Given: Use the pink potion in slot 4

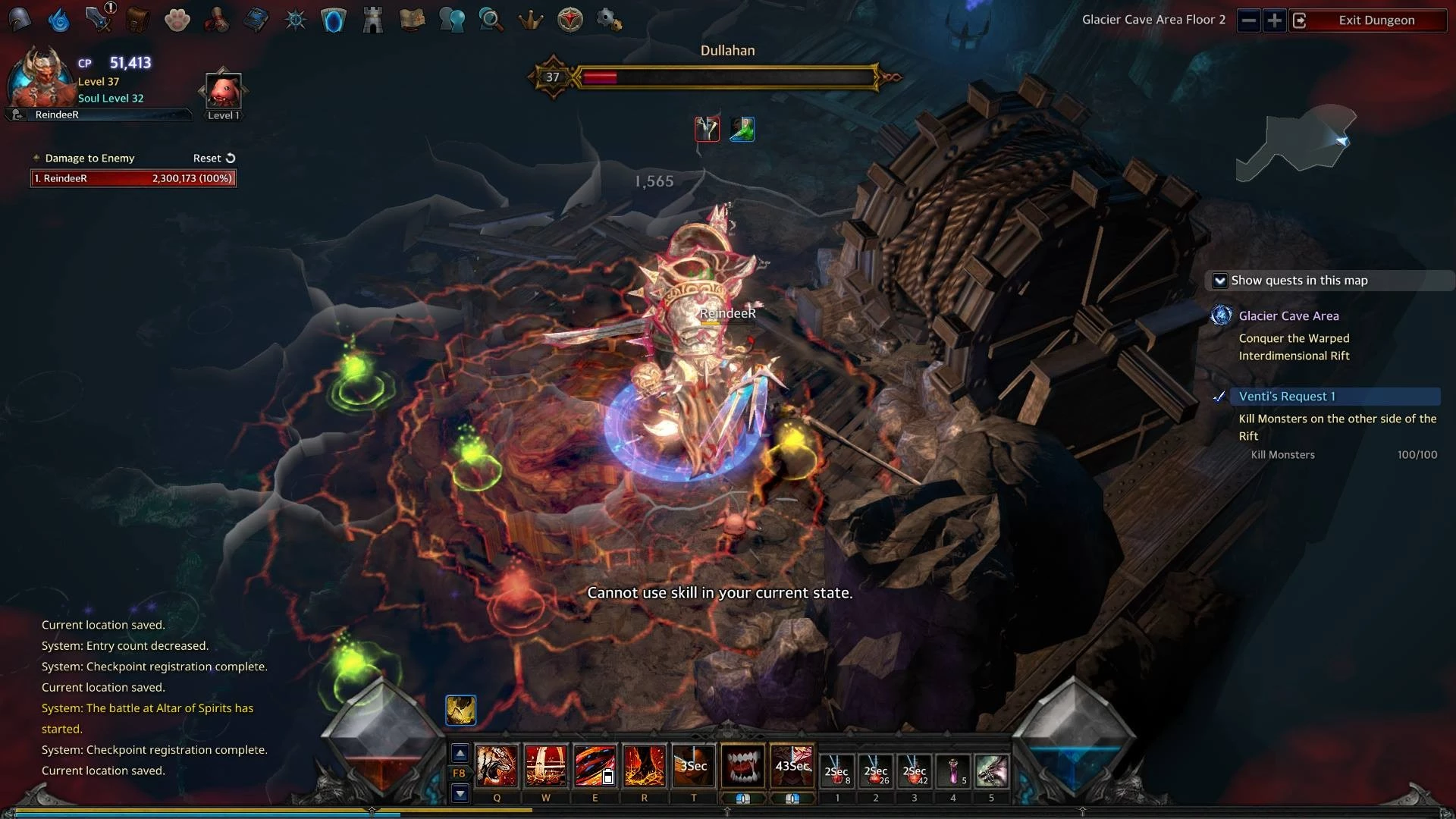Looking at the screenshot, I should 953,771.
